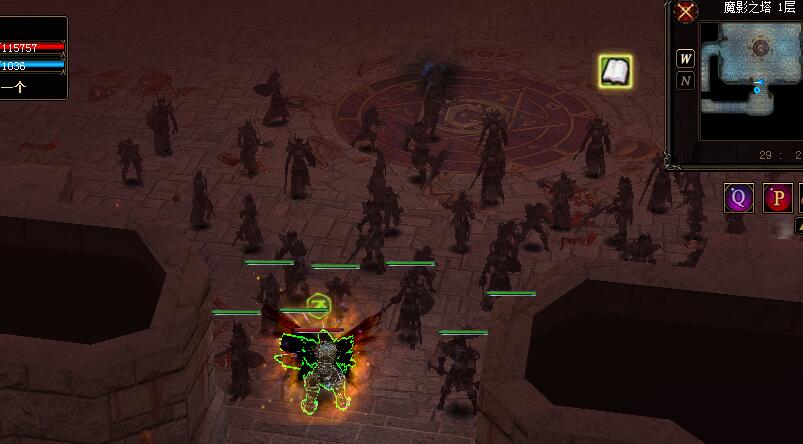Activate the purple Q button

click(x=739, y=198)
